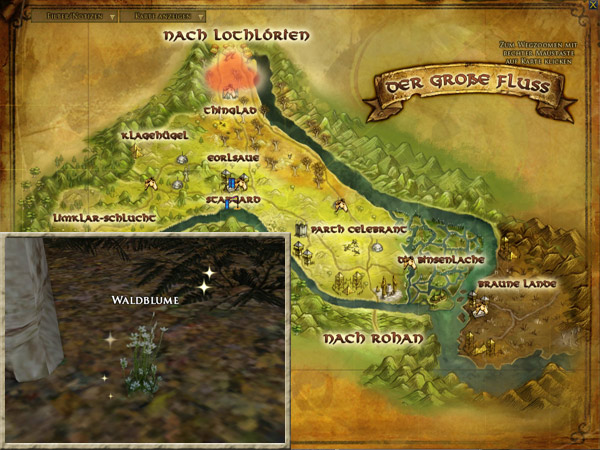
Task: Click the red highlighted area above Thinglad
Action: pos(228,76)
